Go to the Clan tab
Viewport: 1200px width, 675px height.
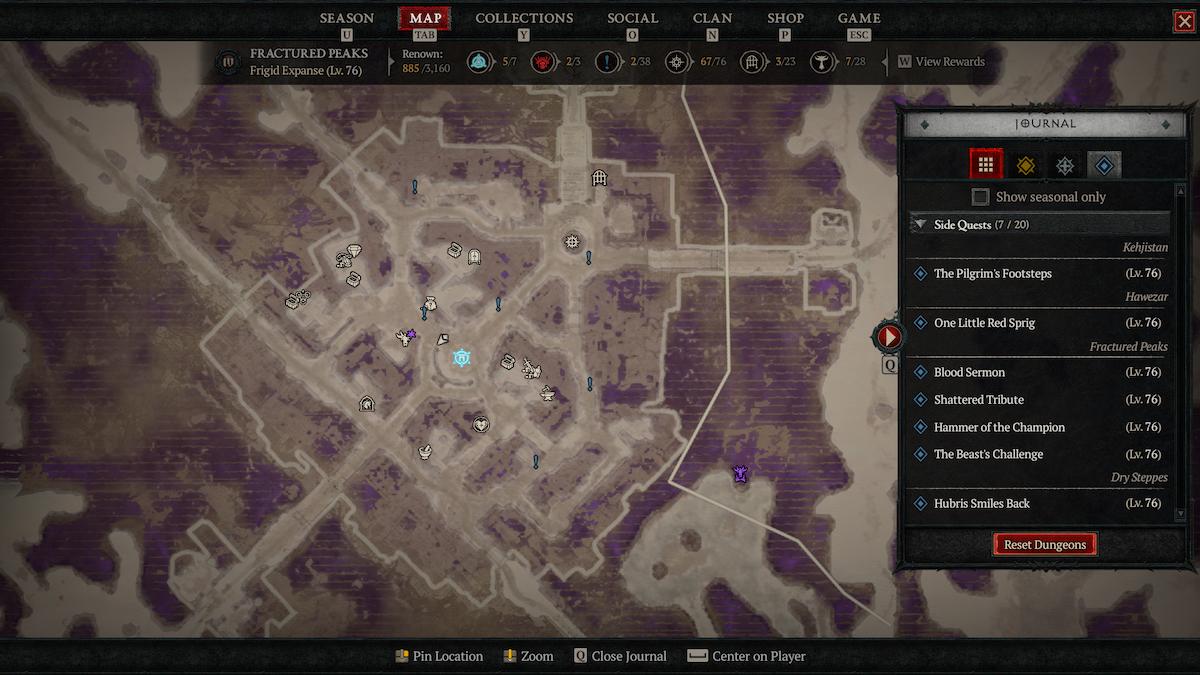[712, 18]
